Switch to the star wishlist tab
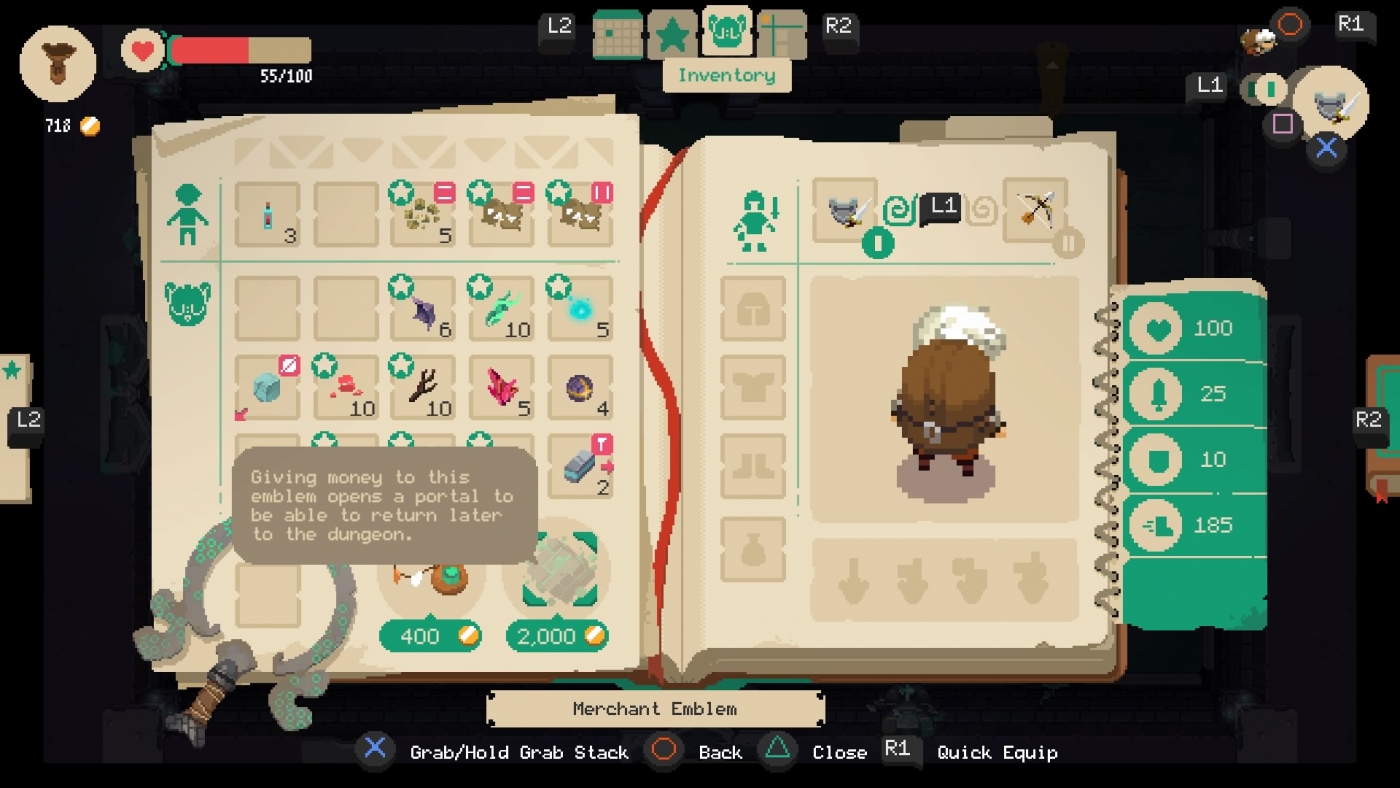 click(672, 31)
